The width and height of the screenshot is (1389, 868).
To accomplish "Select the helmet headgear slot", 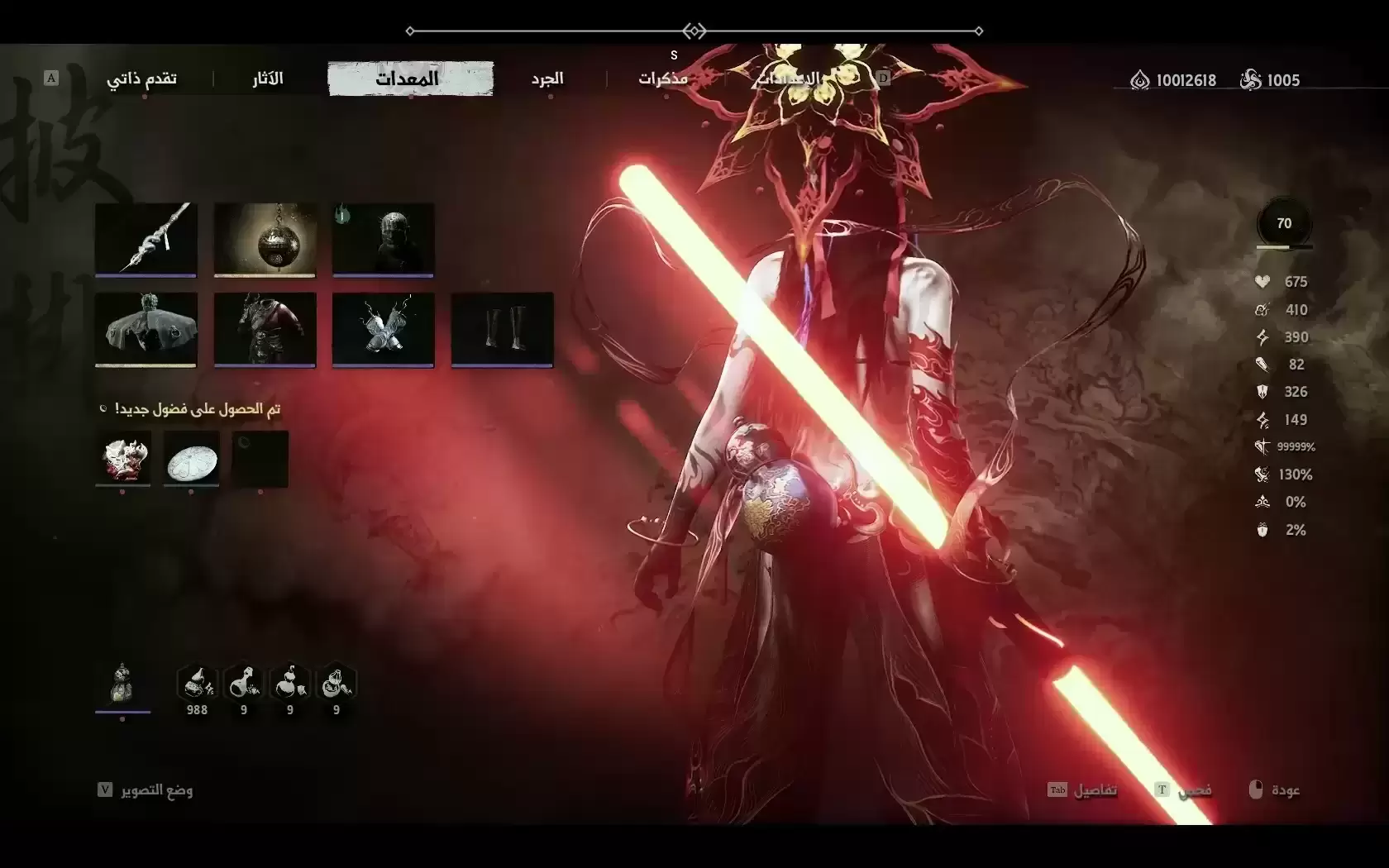I will 383,239.
